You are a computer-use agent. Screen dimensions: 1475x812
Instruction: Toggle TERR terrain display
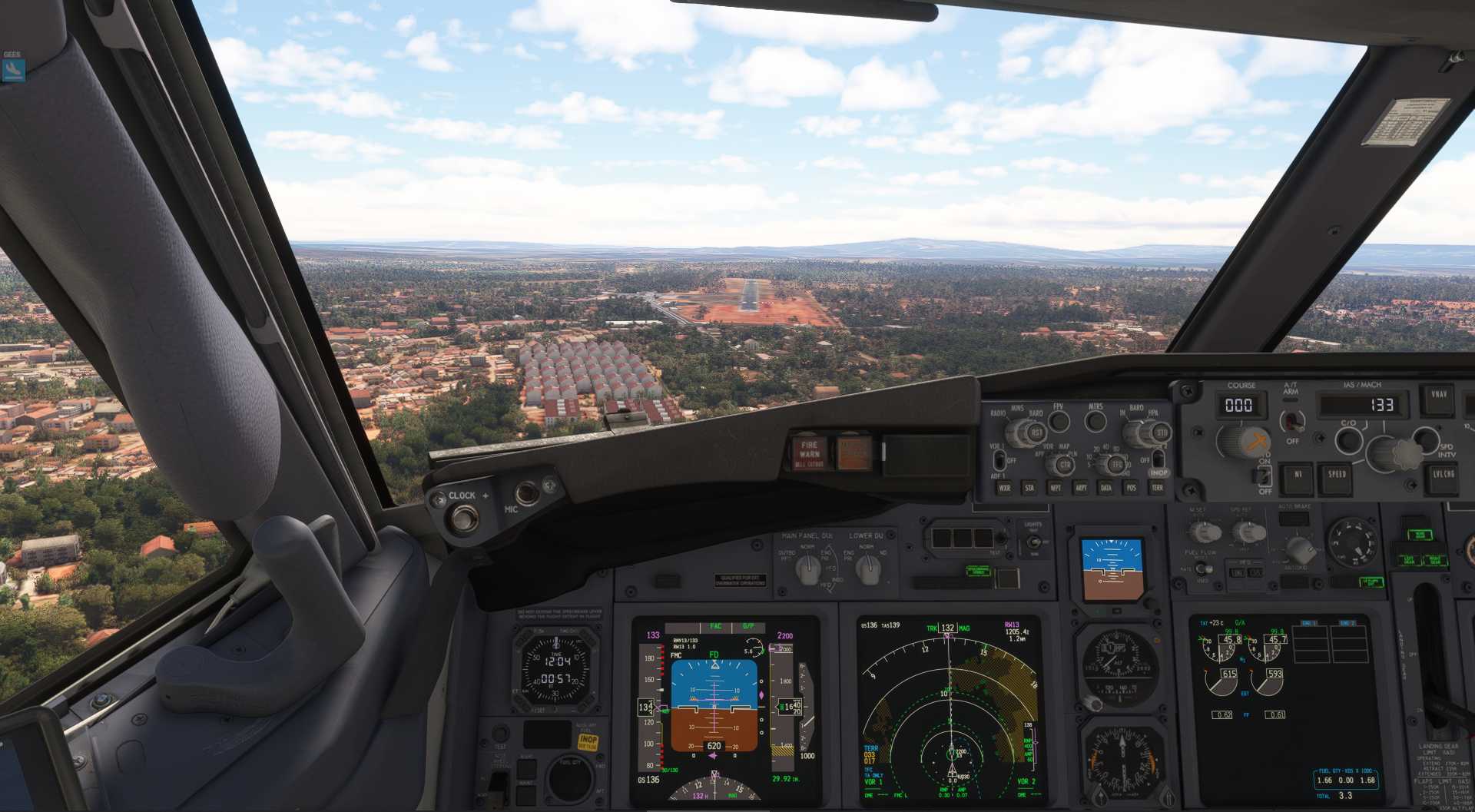(x=1156, y=487)
